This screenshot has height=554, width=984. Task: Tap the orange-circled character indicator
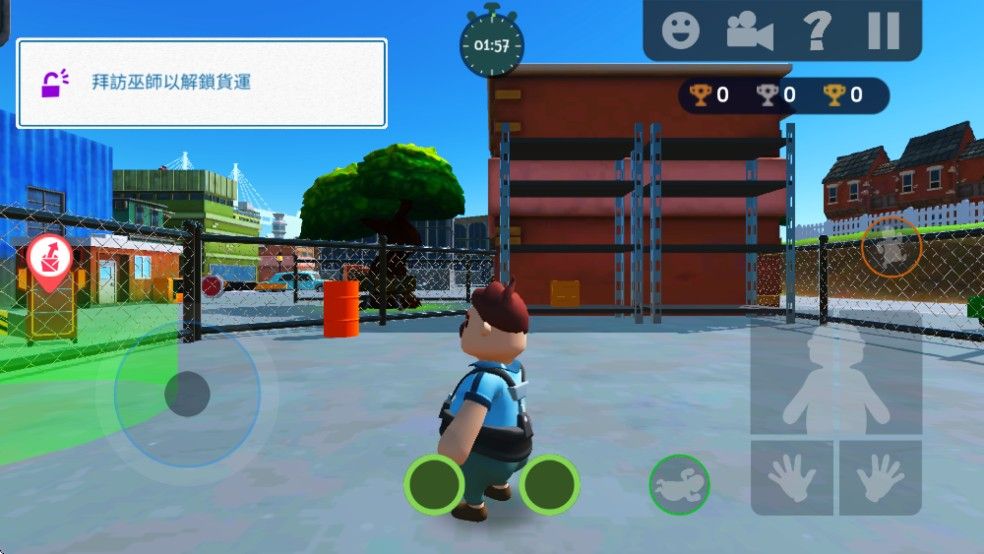pyautogui.click(x=891, y=246)
